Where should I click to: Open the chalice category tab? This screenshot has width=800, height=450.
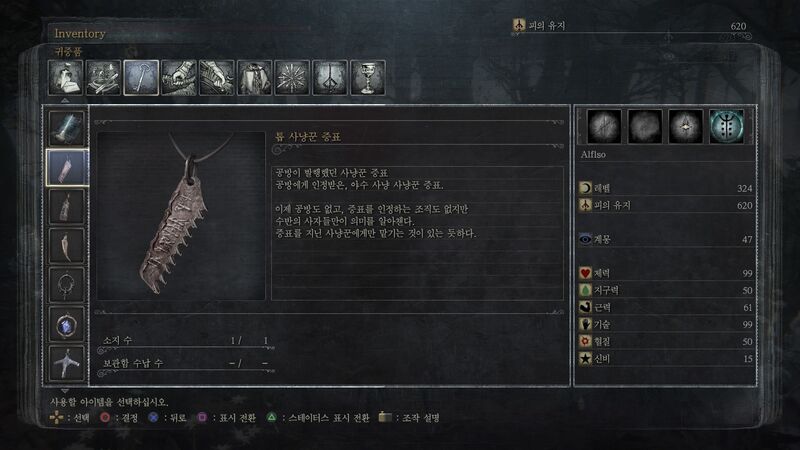point(368,77)
